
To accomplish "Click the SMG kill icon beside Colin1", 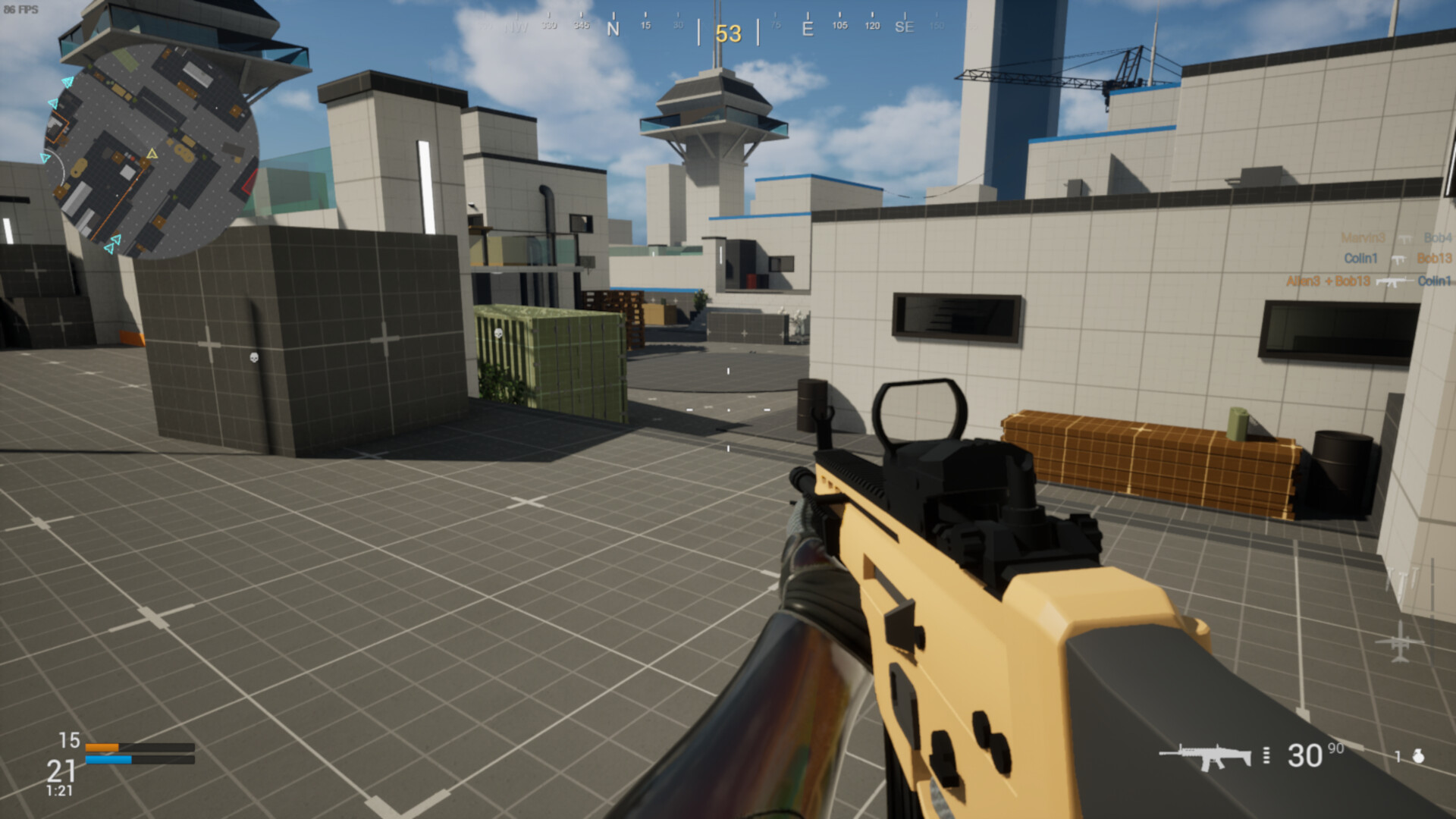I will pos(1399,259).
